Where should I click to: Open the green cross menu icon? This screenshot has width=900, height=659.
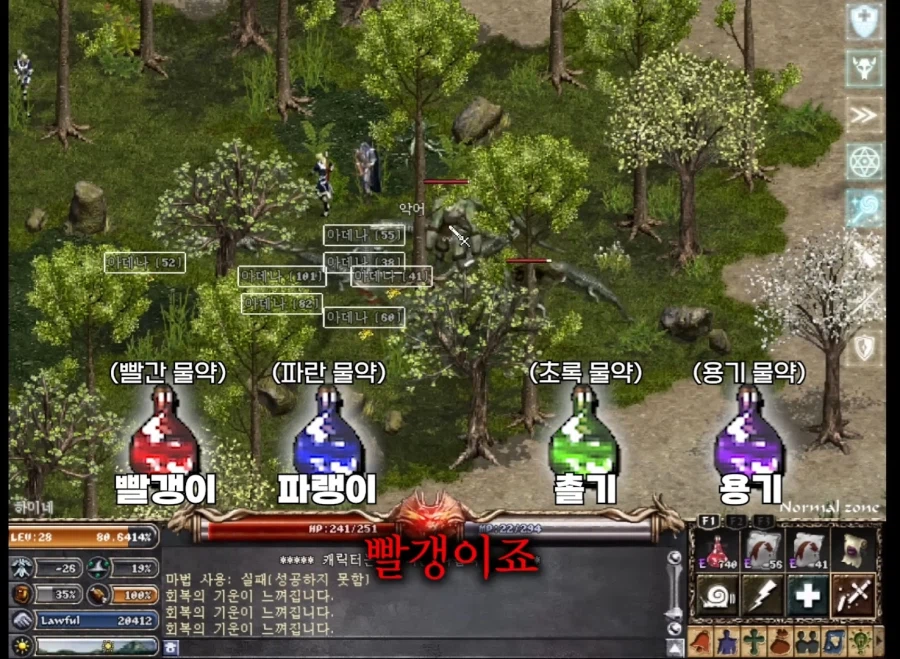click(x=753, y=640)
